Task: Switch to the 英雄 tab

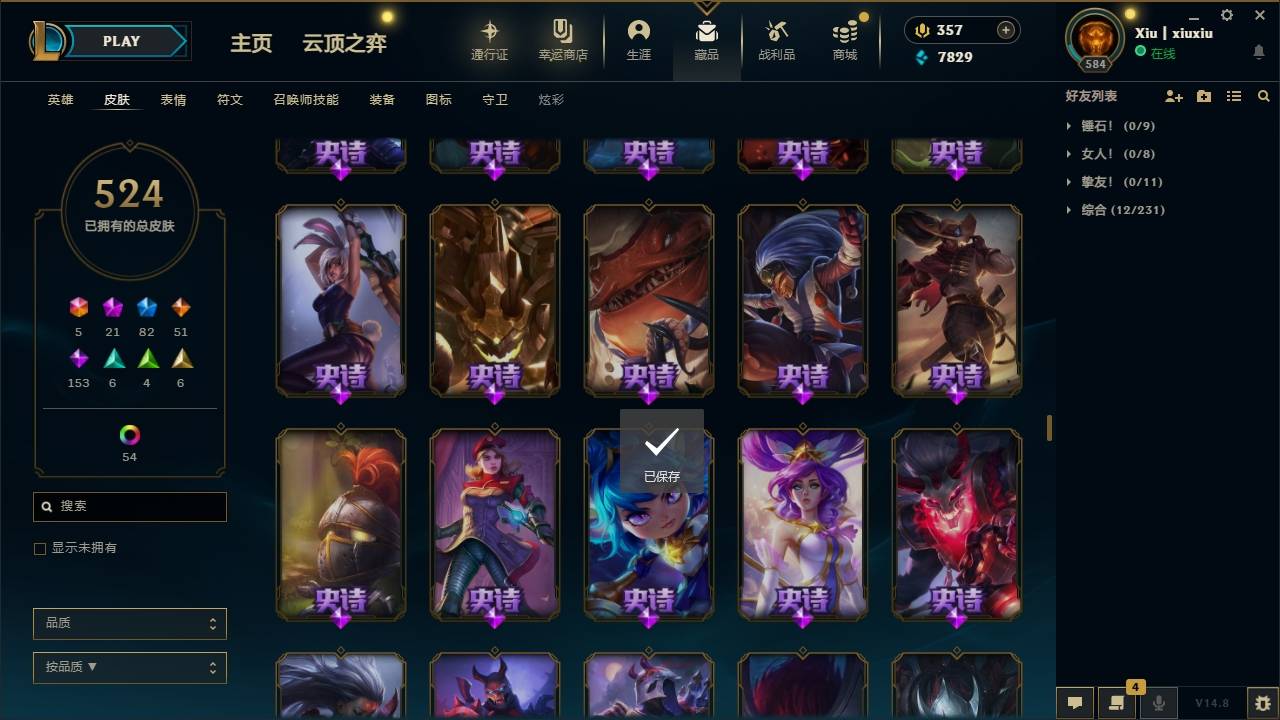Action: click(59, 99)
